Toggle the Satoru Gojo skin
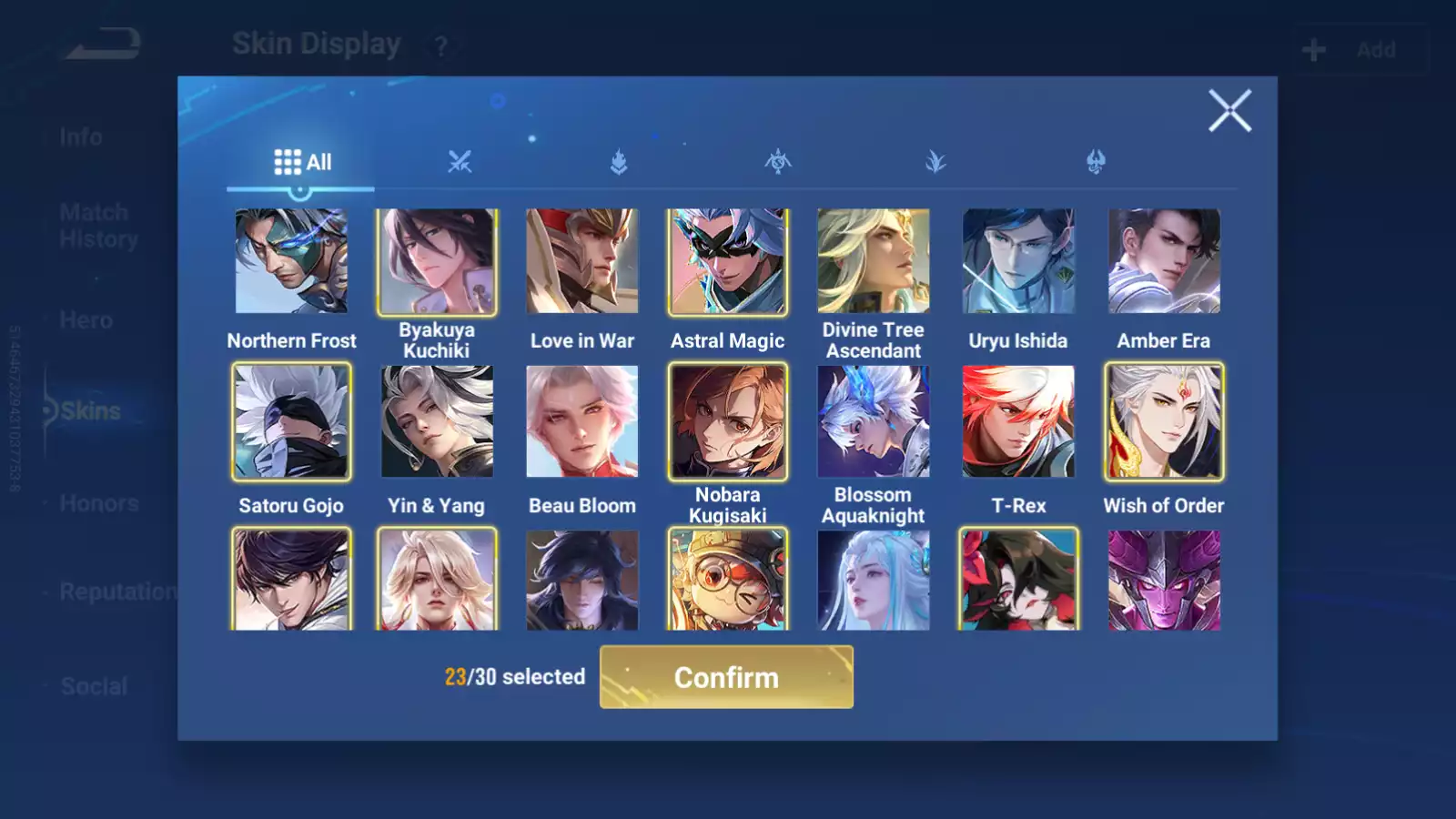Image resolution: width=1456 pixels, height=819 pixels. (291, 422)
